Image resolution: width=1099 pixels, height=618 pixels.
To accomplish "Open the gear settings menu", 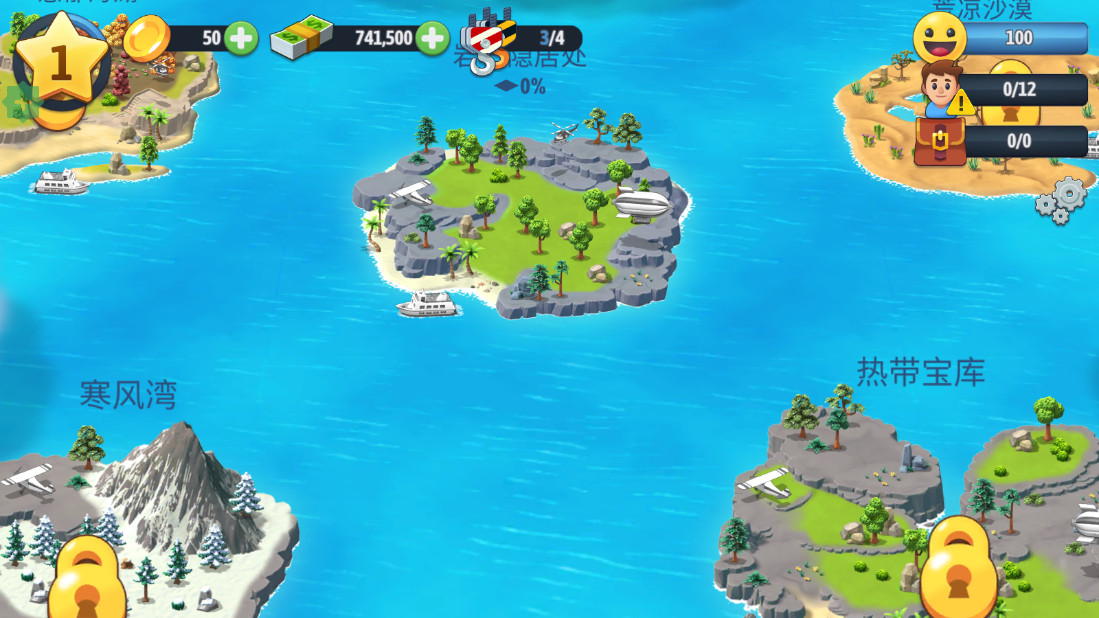I will tap(1061, 199).
